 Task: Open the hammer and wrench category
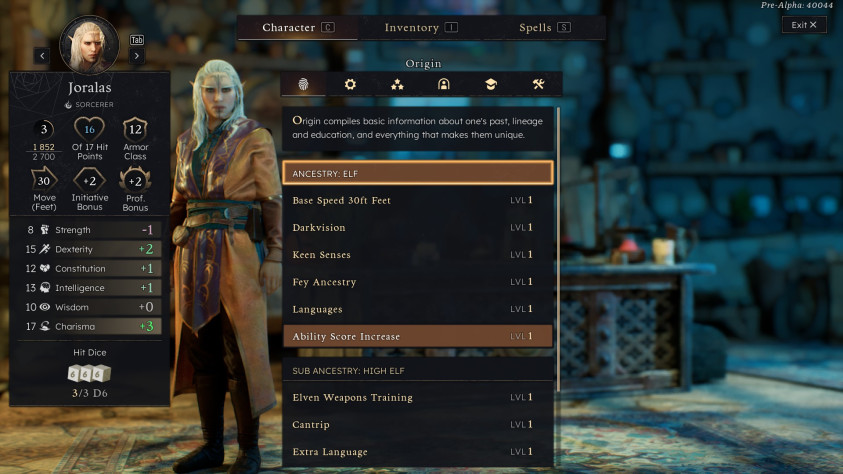[538, 84]
